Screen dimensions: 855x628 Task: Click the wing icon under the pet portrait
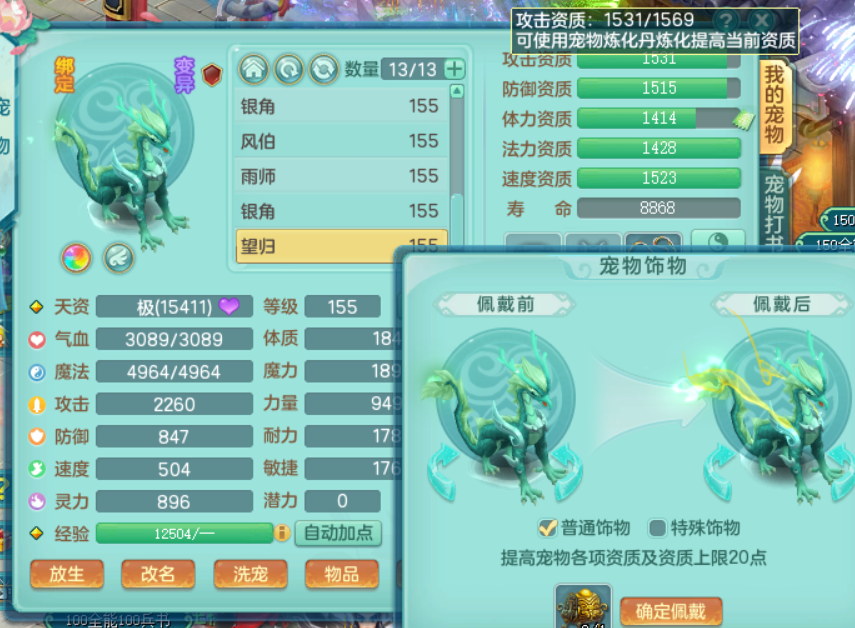point(117,258)
